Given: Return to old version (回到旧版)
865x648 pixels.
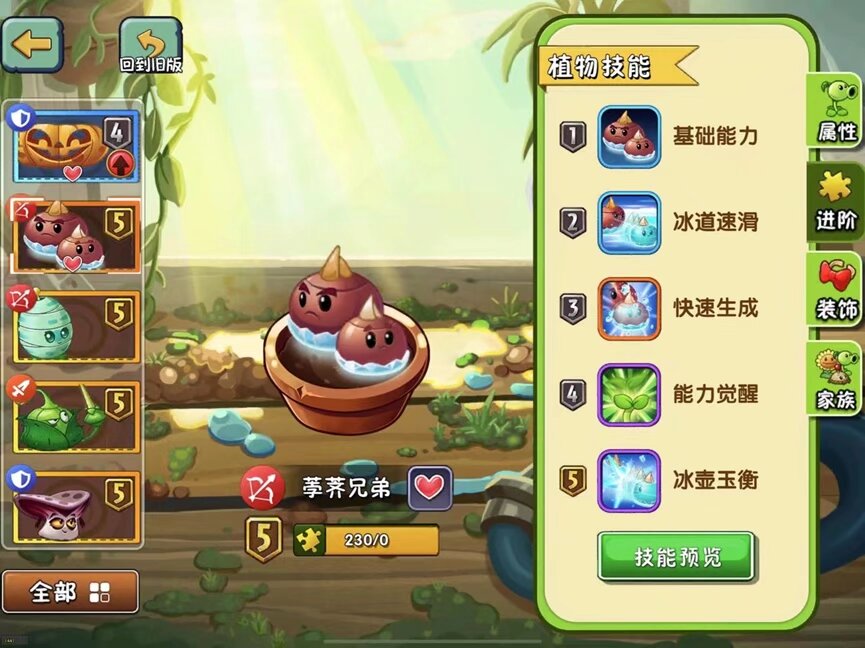Looking at the screenshot, I should [151, 47].
